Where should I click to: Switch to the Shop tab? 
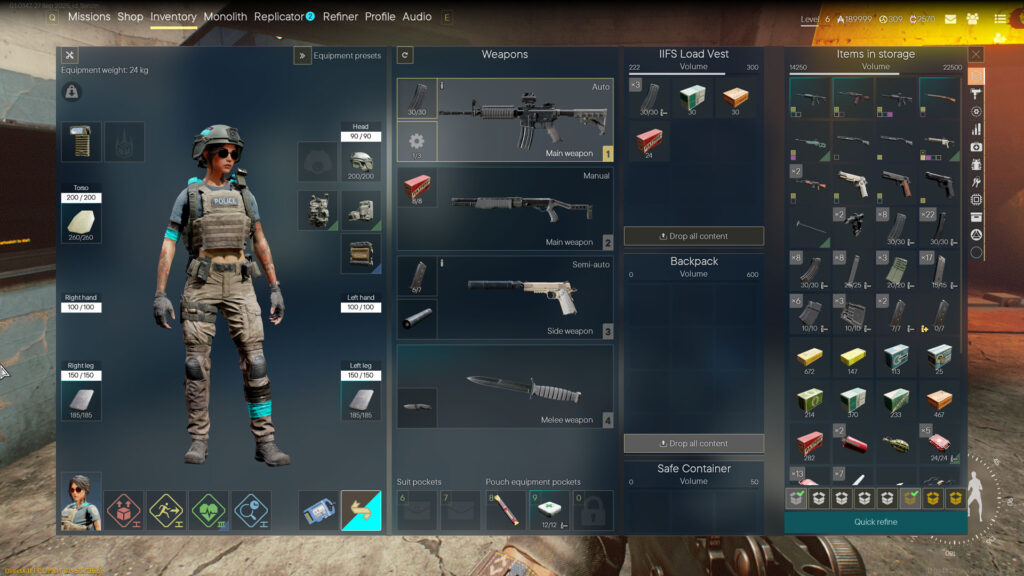130,17
